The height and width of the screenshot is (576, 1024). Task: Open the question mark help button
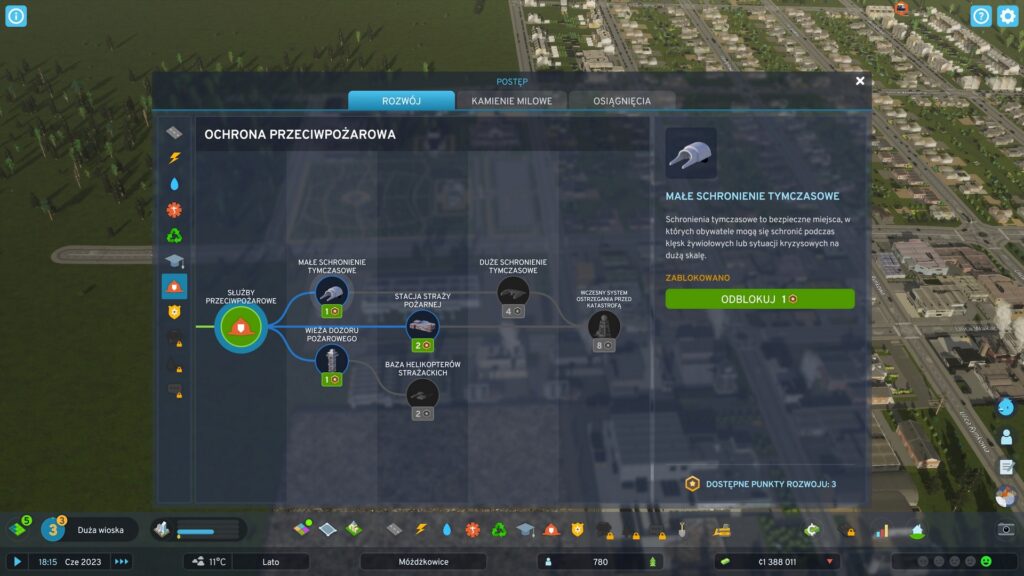981,16
